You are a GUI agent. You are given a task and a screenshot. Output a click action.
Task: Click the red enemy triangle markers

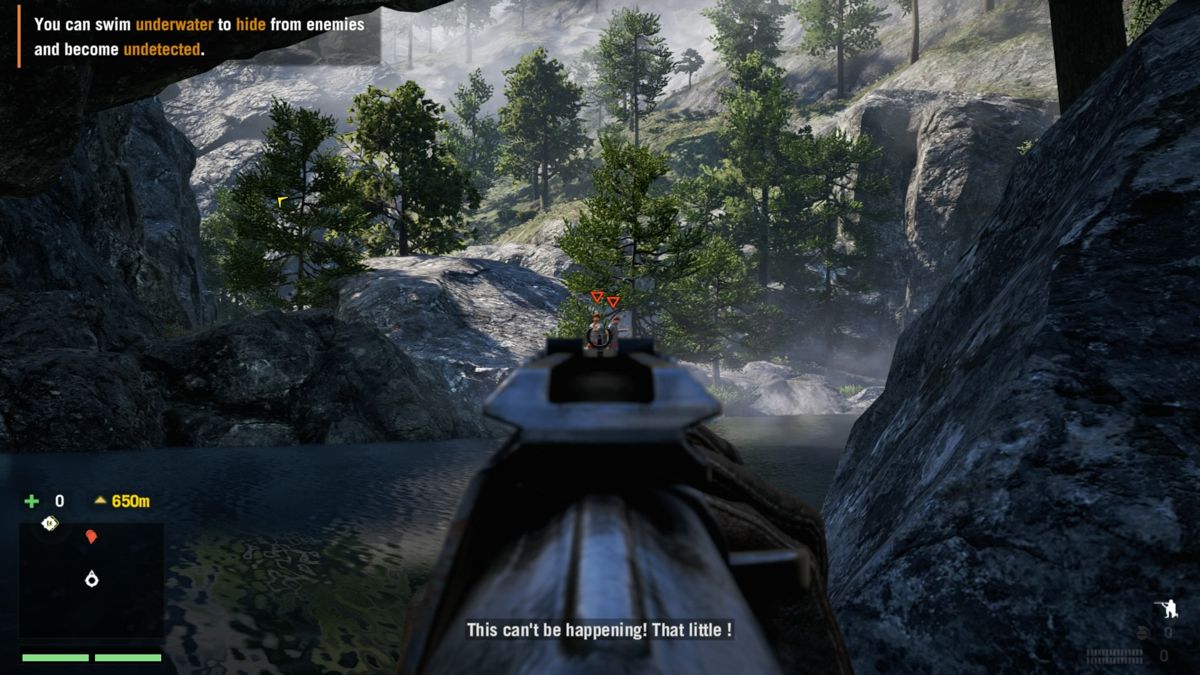pyautogui.click(x=604, y=299)
